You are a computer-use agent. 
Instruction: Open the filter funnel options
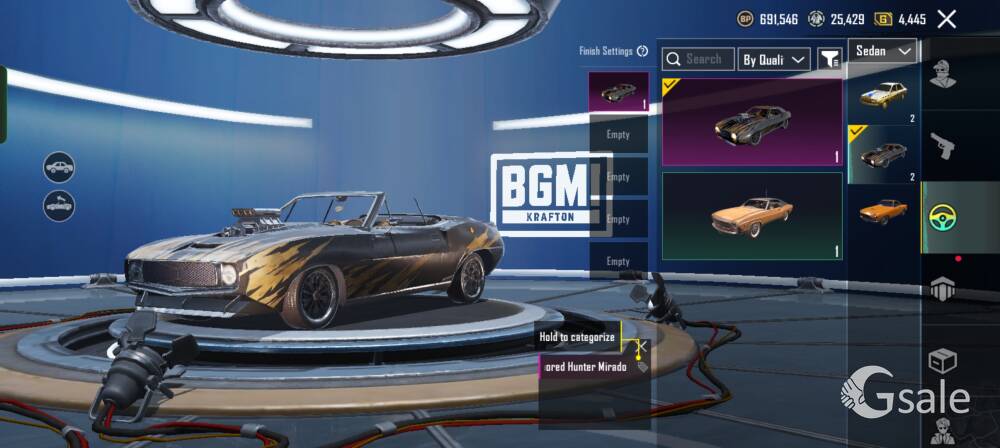[x=830, y=60]
